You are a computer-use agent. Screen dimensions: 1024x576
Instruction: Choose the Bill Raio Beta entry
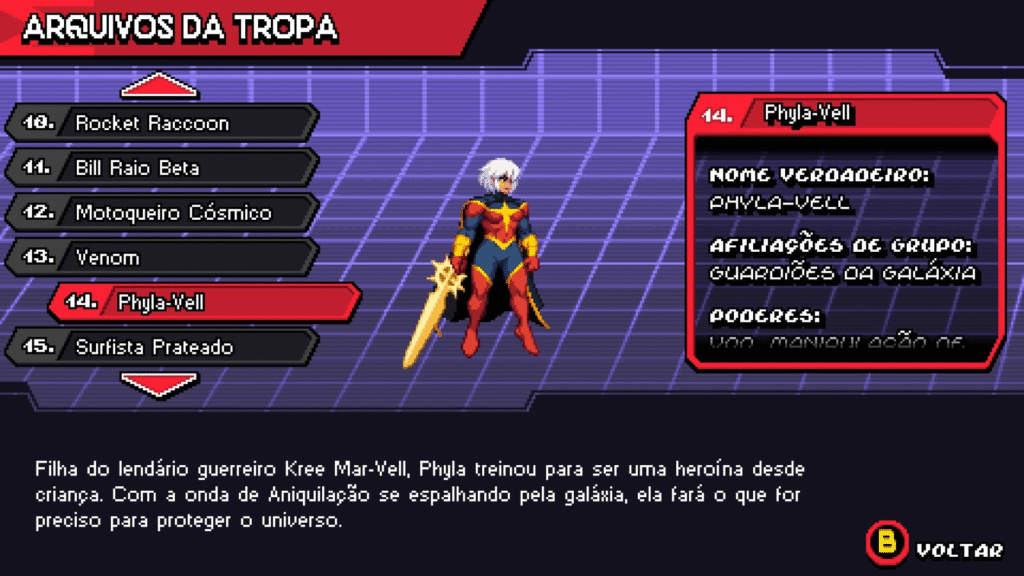pos(160,168)
